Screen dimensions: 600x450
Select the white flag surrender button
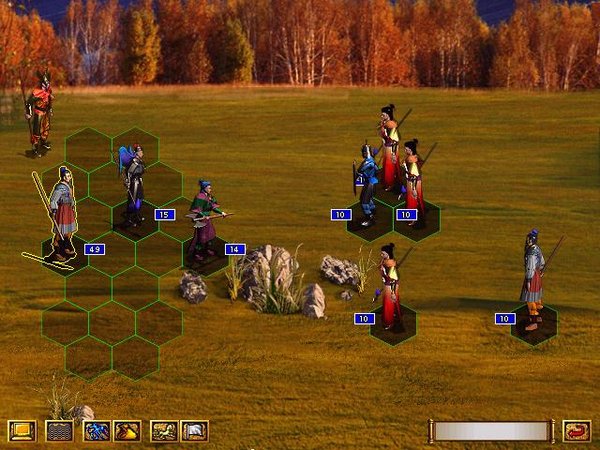(x=194, y=431)
